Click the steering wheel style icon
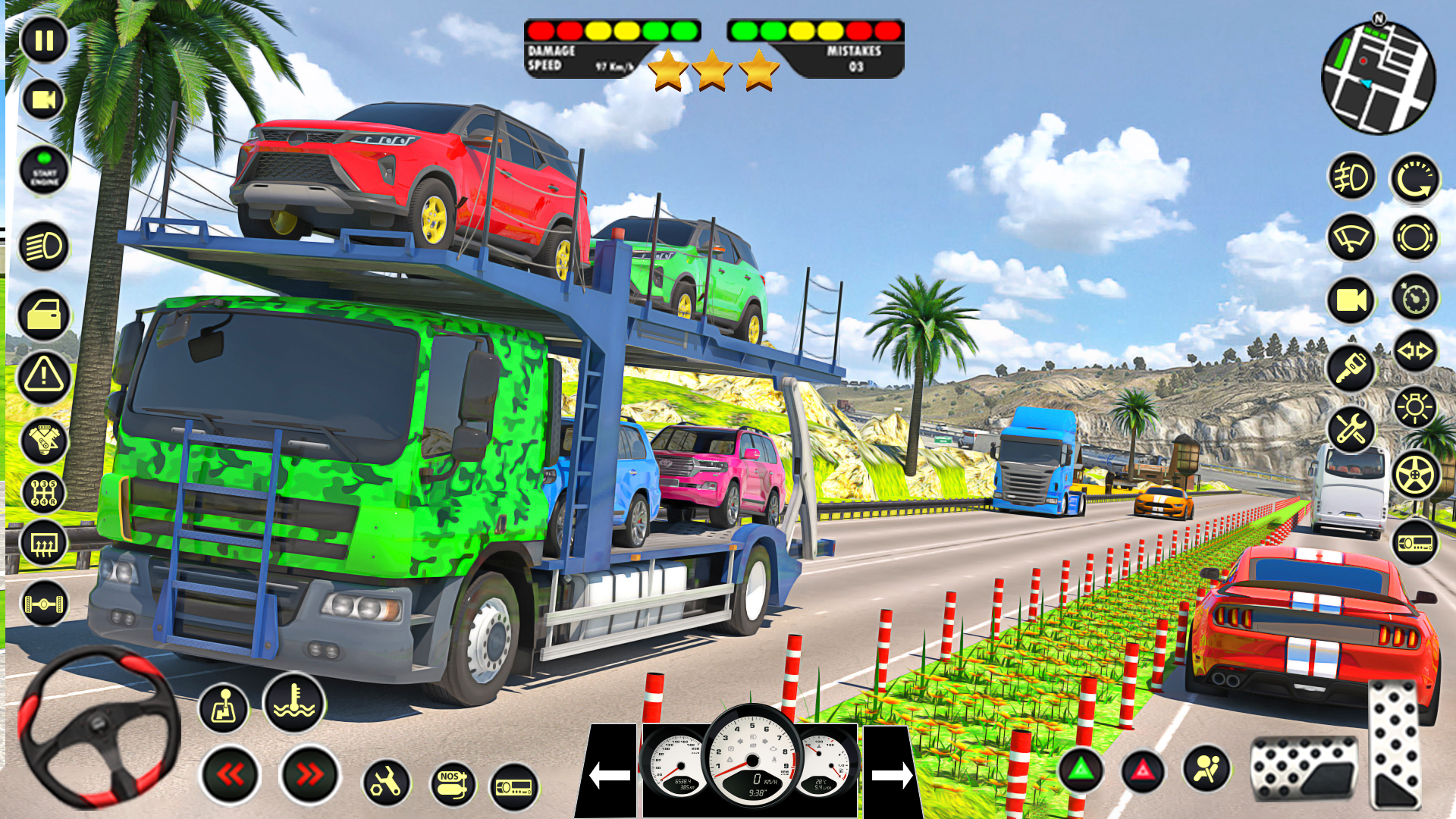The height and width of the screenshot is (819, 1456). 1412,474
